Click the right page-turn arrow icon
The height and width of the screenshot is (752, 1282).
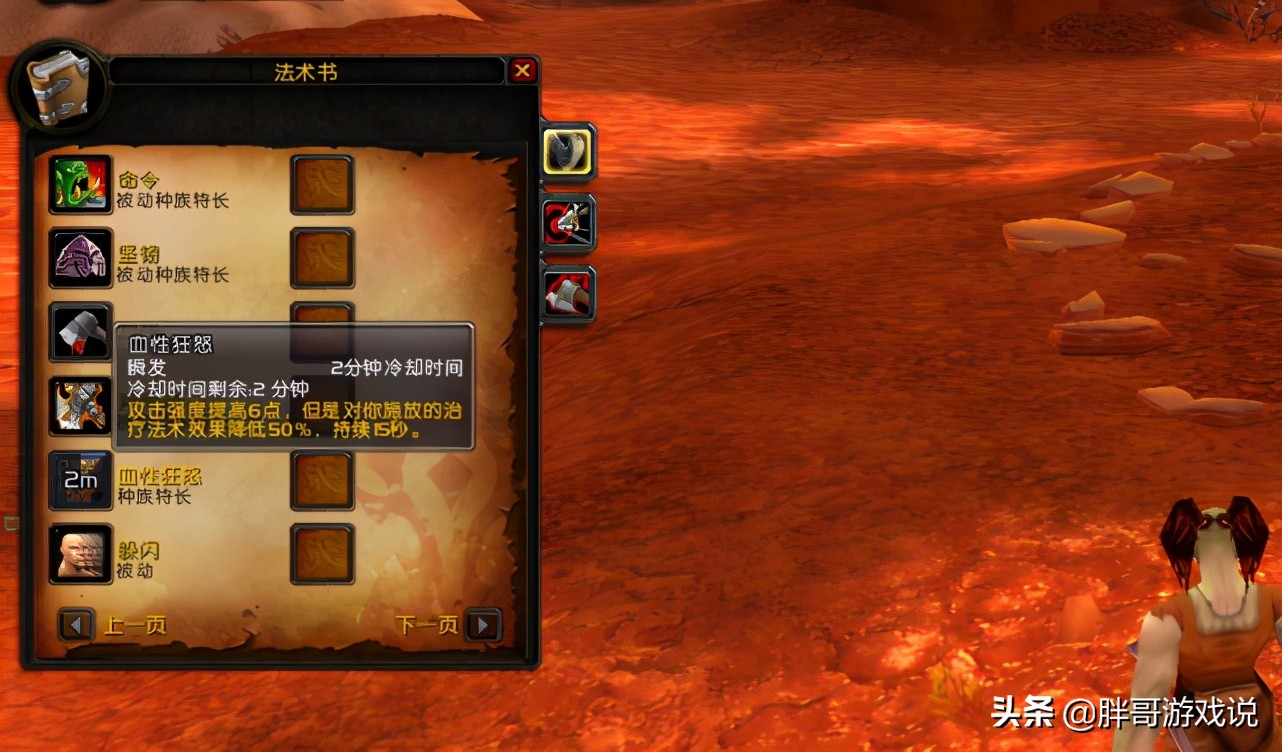coord(485,624)
